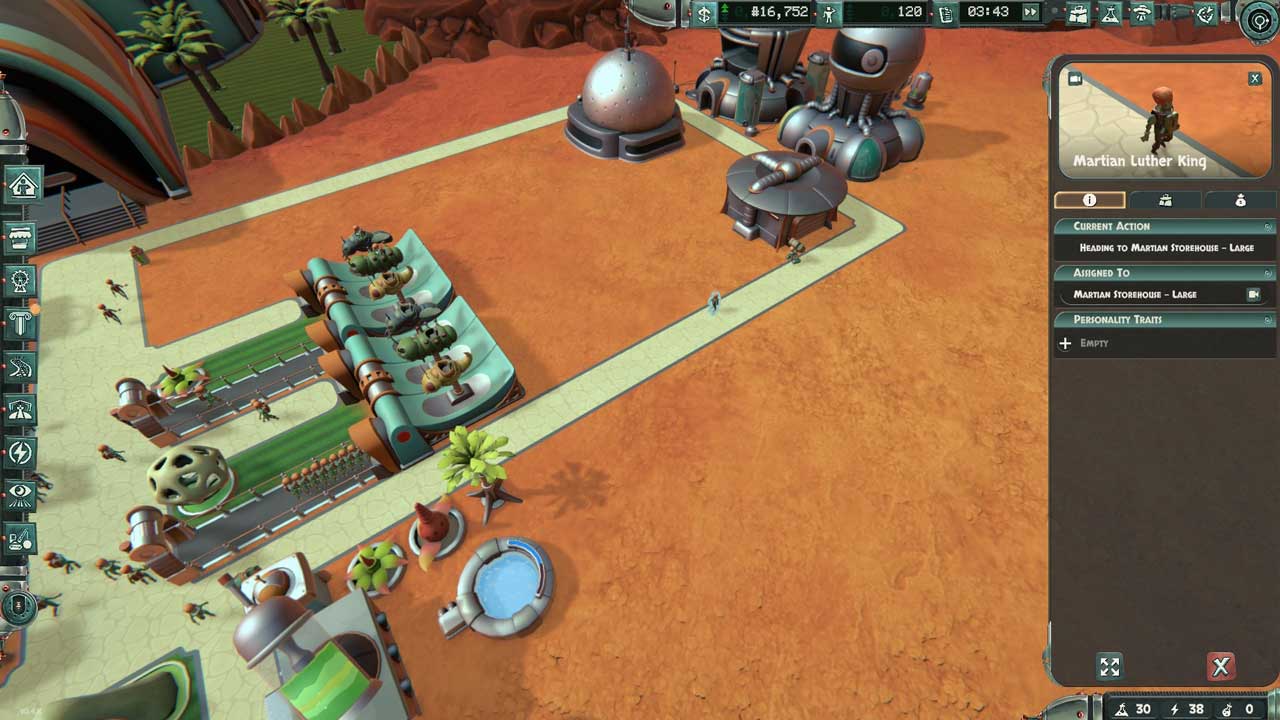Close the Martian Luther King portrait panel
The width and height of the screenshot is (1280, 720).
[x=1255, y=78]
